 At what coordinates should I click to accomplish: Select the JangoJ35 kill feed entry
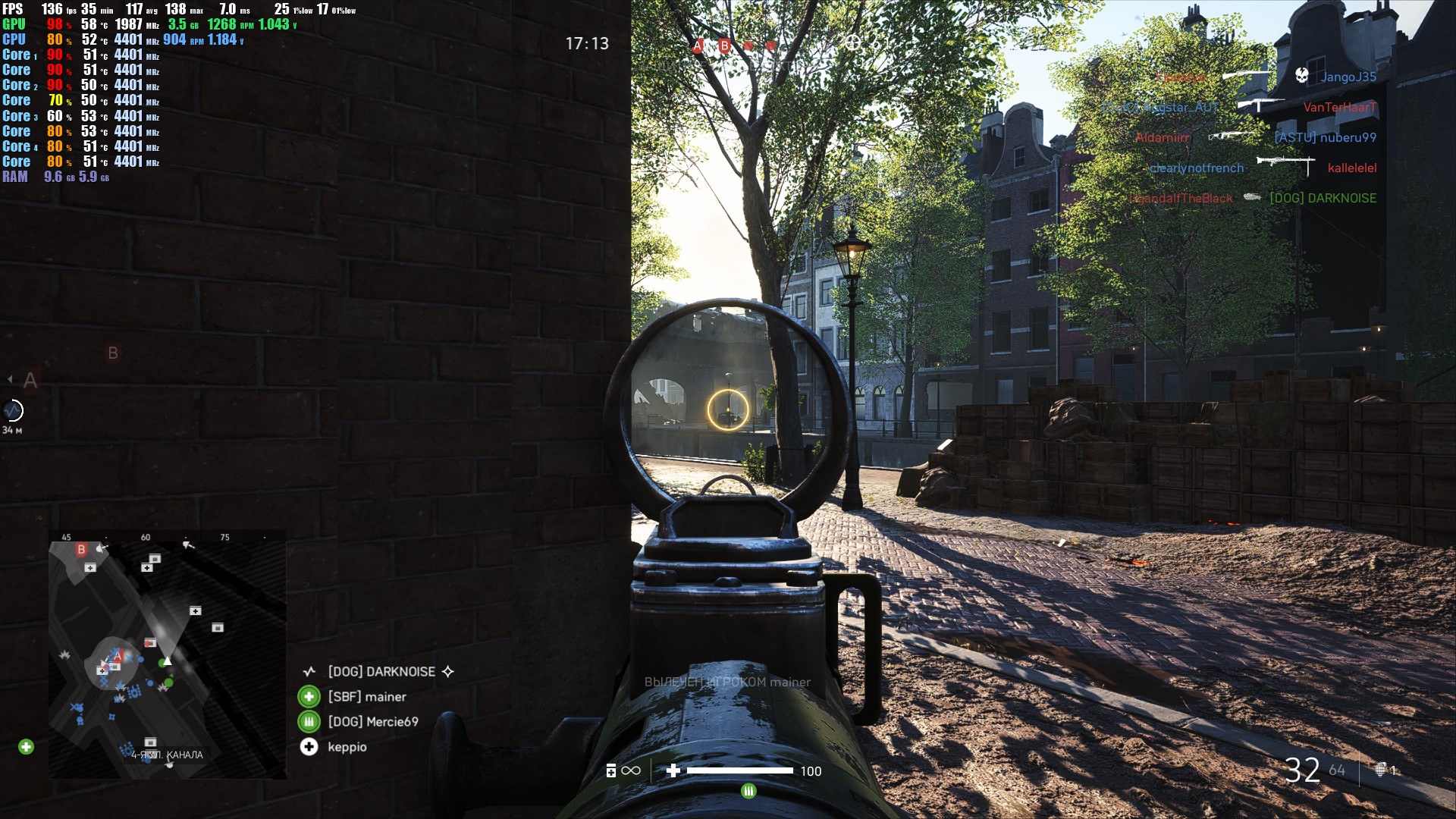[x=1348, y=77]
